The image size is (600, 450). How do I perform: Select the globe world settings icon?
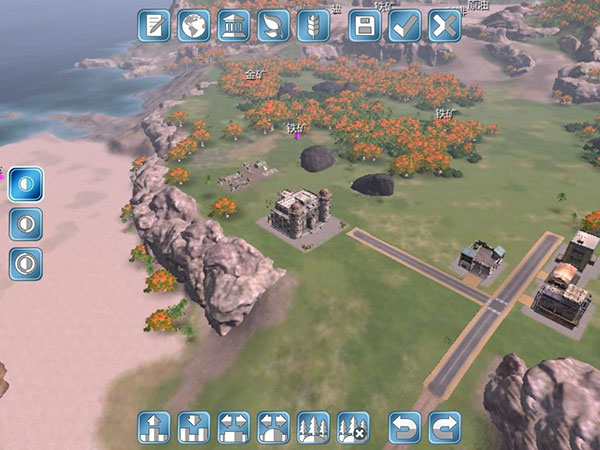(194, 25)
